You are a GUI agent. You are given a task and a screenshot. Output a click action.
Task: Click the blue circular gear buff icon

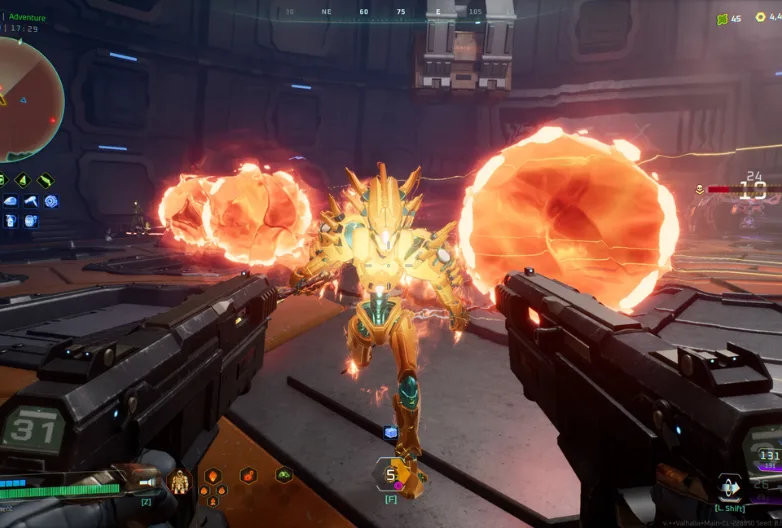[51, 201]
